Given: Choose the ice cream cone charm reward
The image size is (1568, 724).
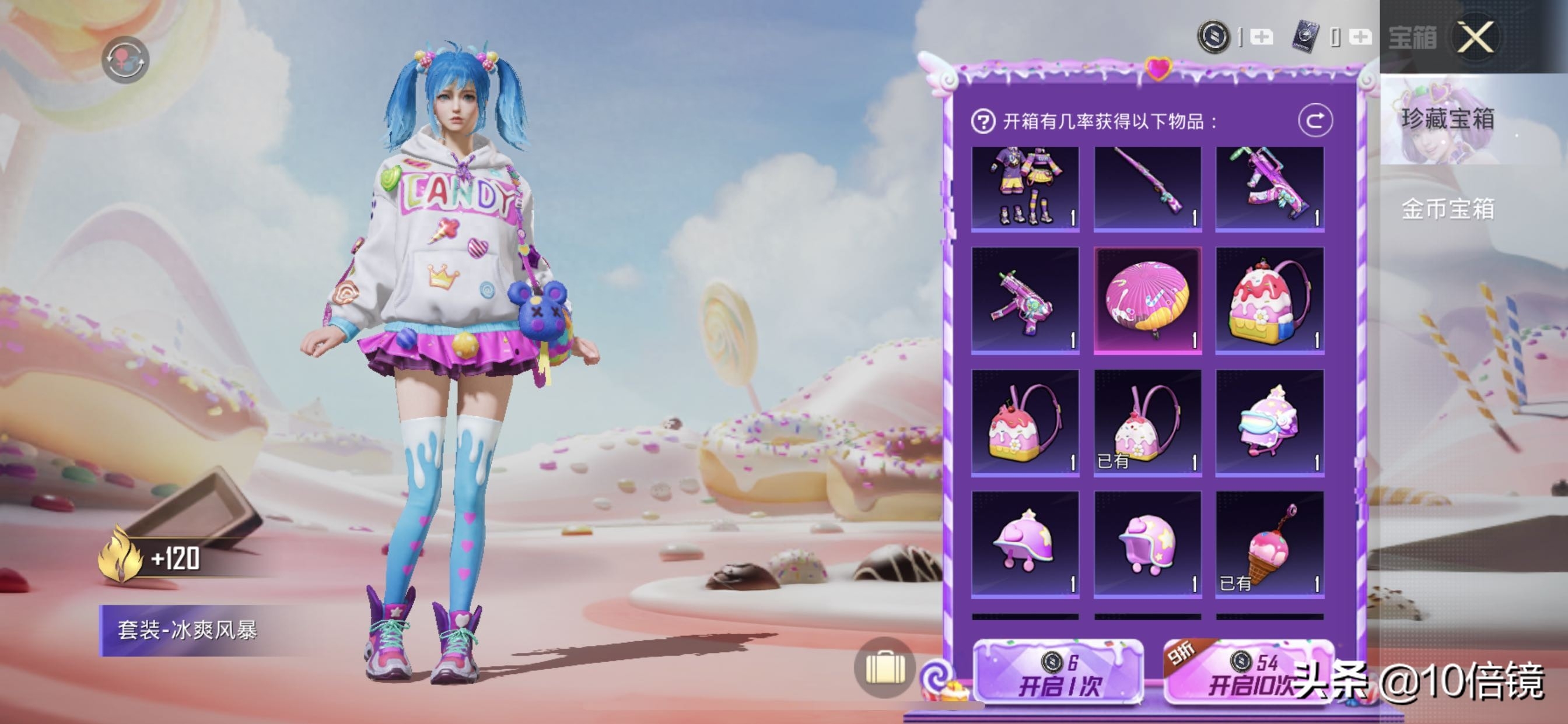Looking at the screenshot, I should (1269, 544).
